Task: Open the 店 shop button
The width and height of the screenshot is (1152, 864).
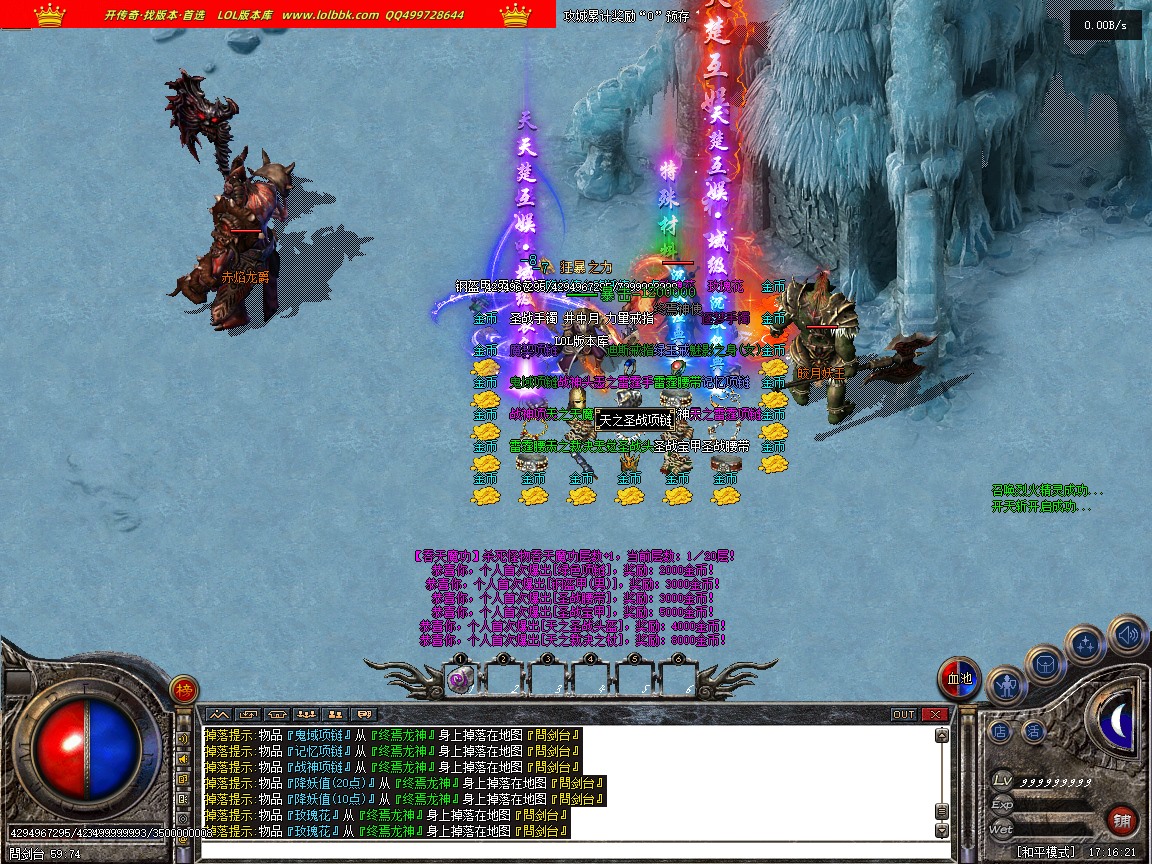Action: (x=1000, y=732)
